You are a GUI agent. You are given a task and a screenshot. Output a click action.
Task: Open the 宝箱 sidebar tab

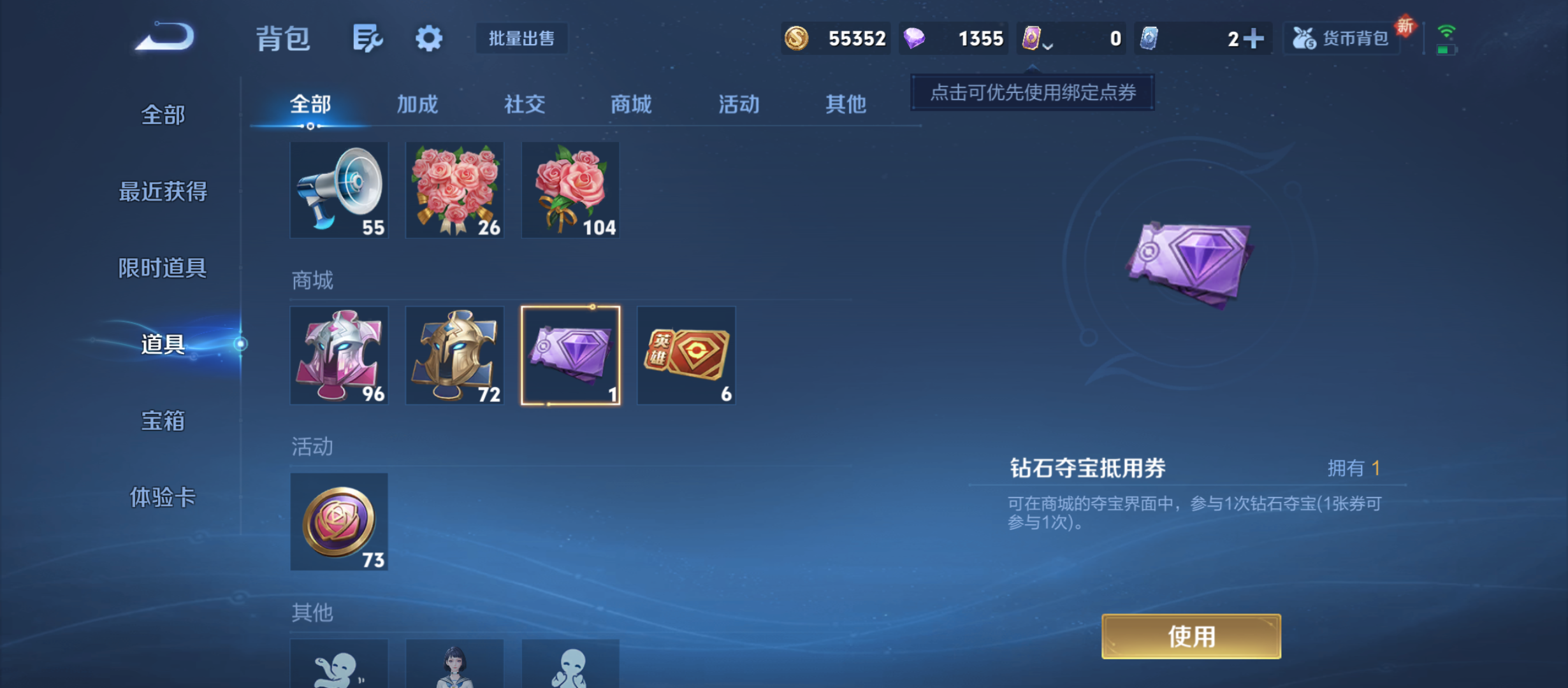tap(162, 421)
